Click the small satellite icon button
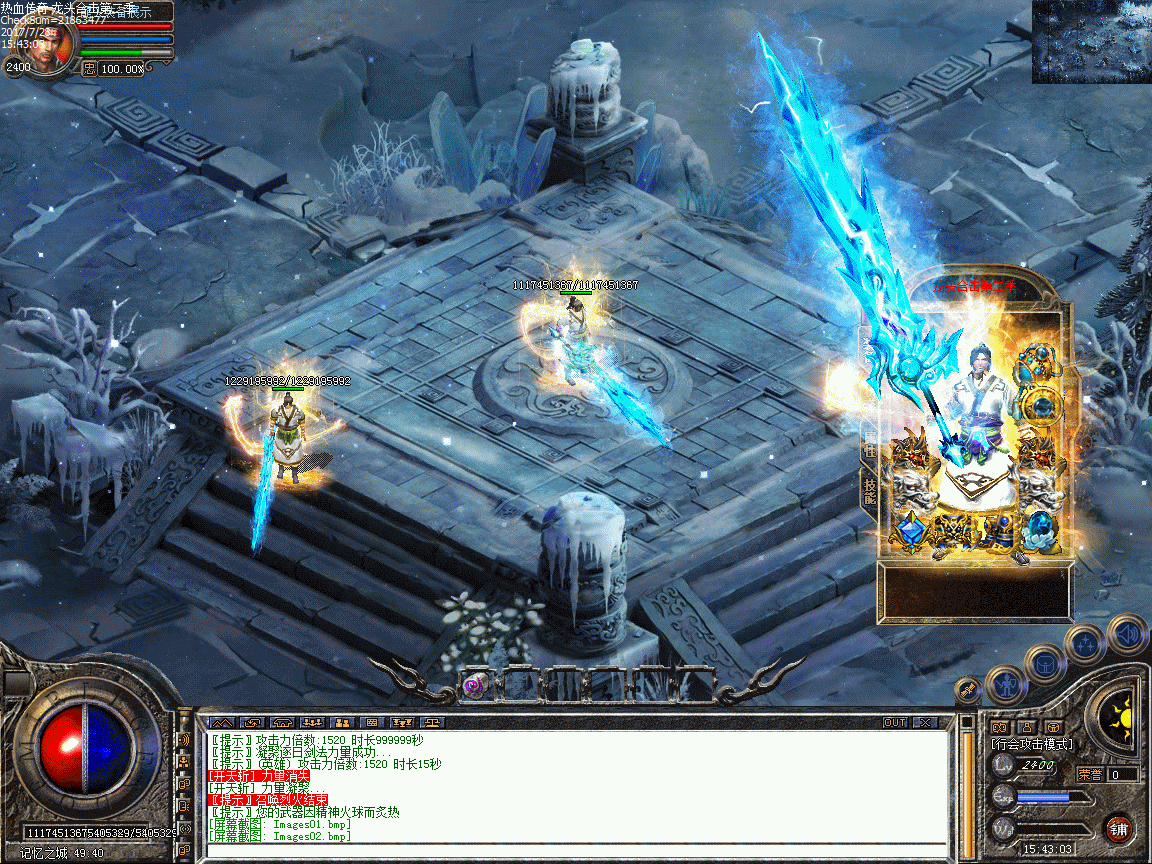Screen dimensions: 1152x864 click(x=967, y=689)
